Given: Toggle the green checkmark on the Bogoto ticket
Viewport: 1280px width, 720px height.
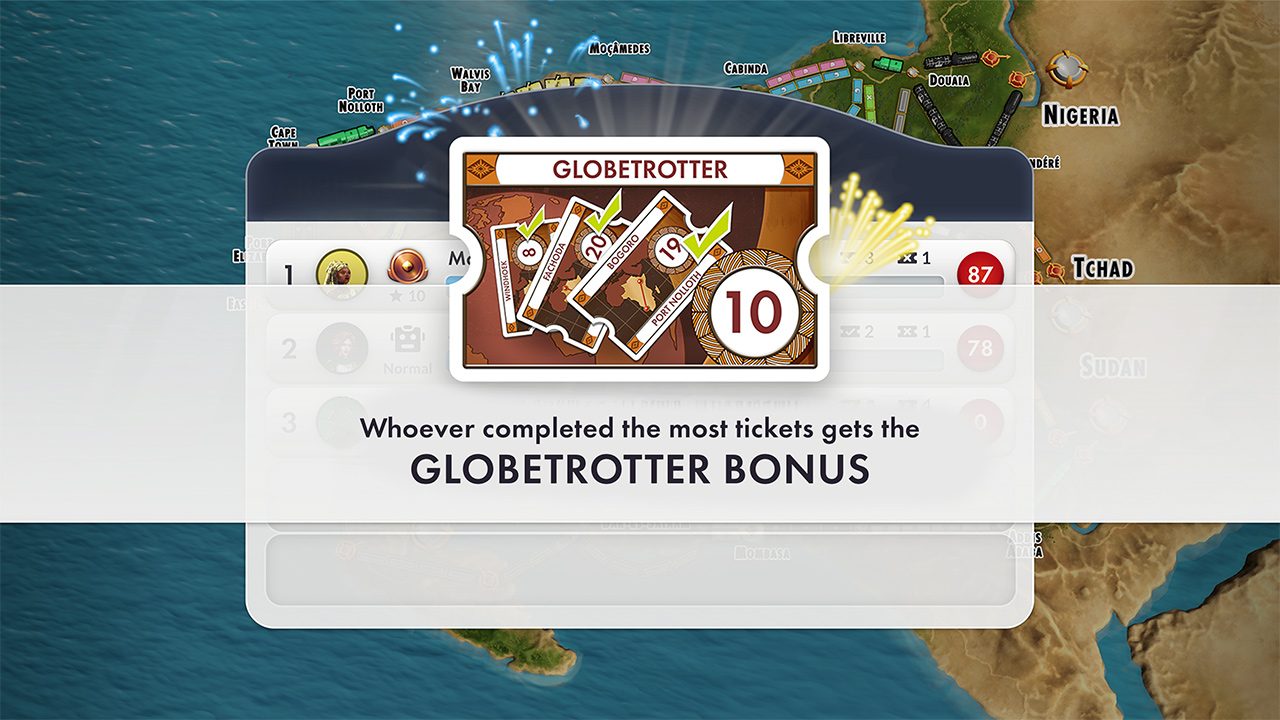Looking at the screenshot, I should 601,214.
